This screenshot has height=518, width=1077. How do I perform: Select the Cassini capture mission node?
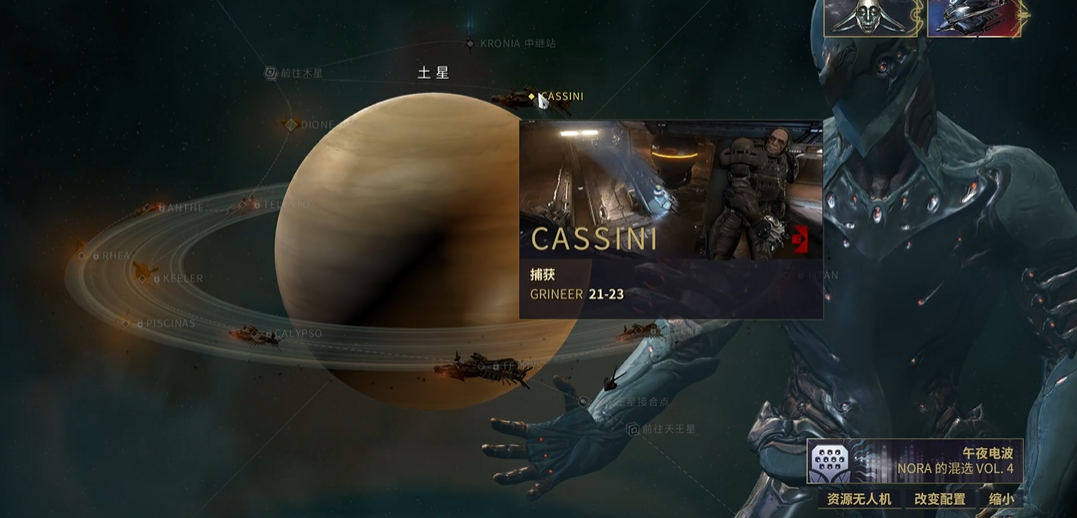pyautogui.click(x=532, y=96)
